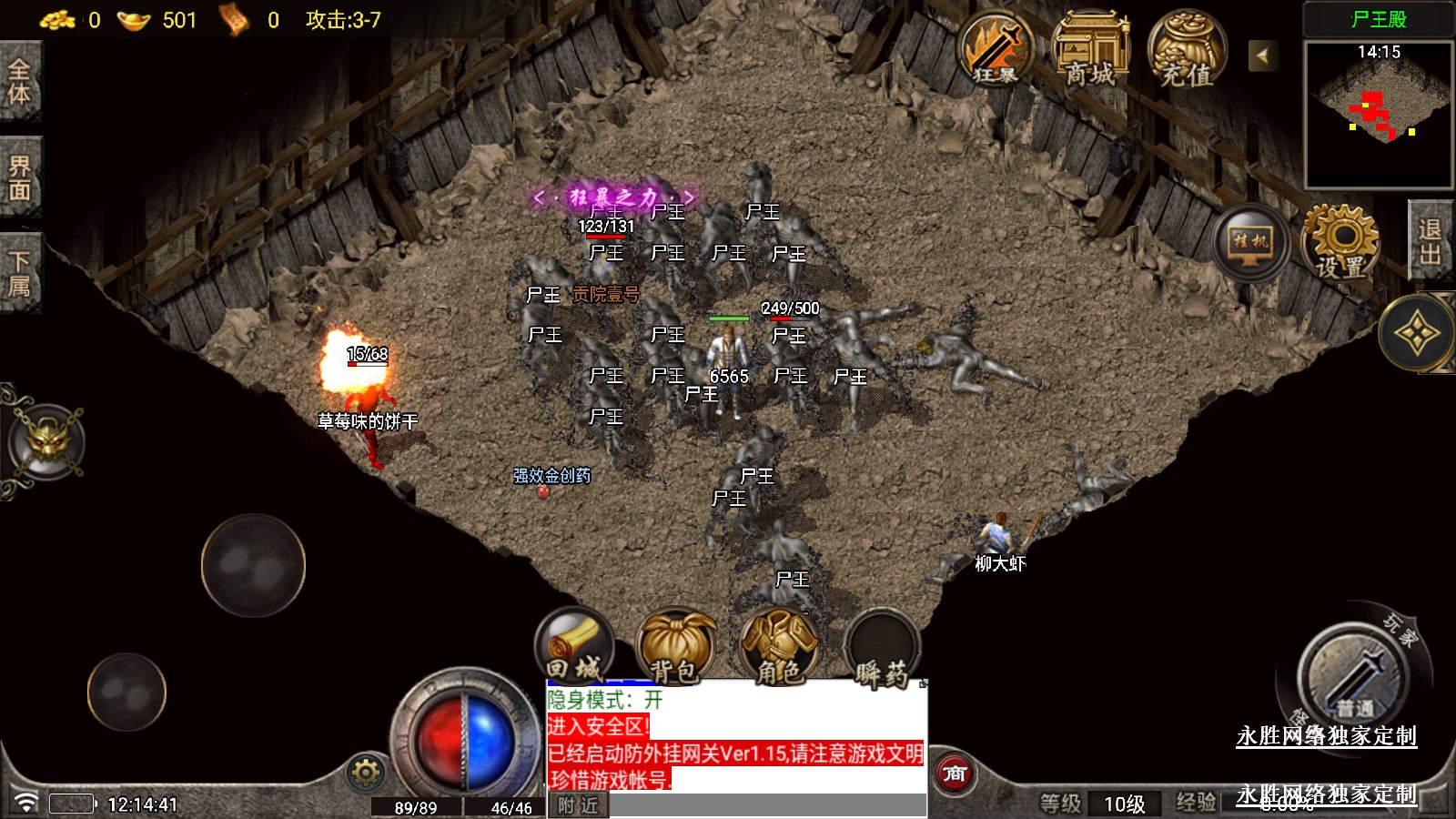This screenshot has height=819, width=1456.
Task: Open the 尸王殿 minimap
Action: (1379, 114)
